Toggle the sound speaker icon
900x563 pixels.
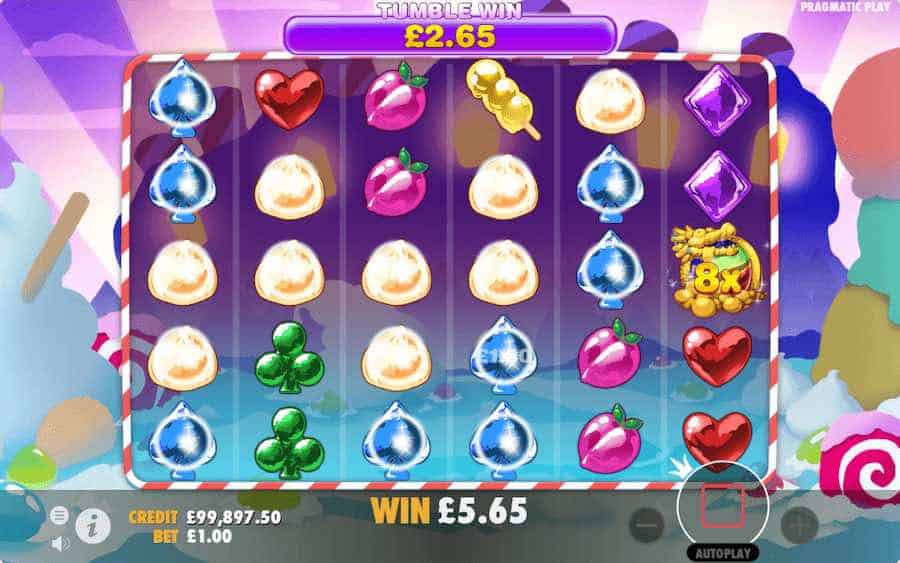click(x=59, y=543)
